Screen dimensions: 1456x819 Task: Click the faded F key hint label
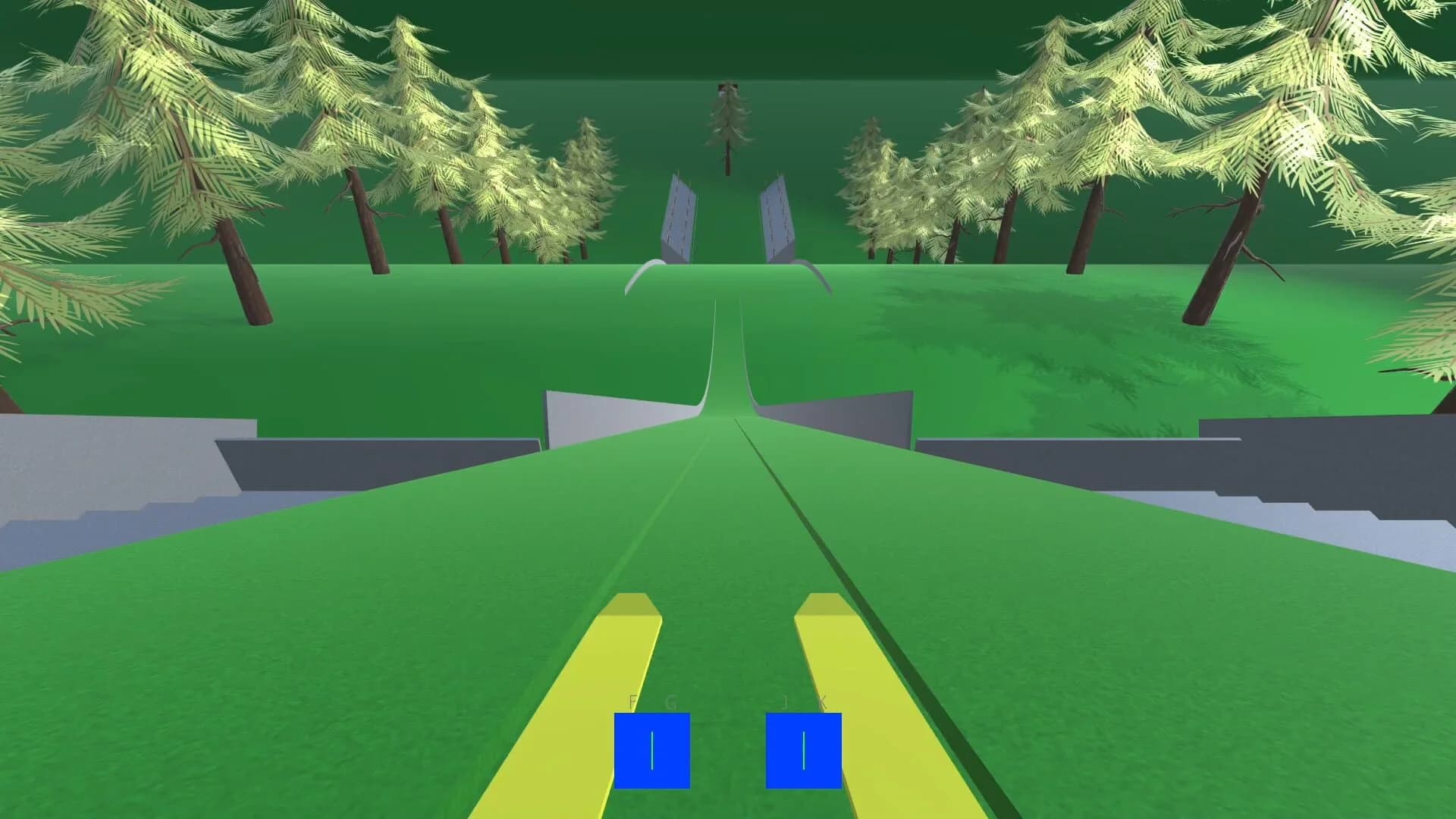pos(632,701)
